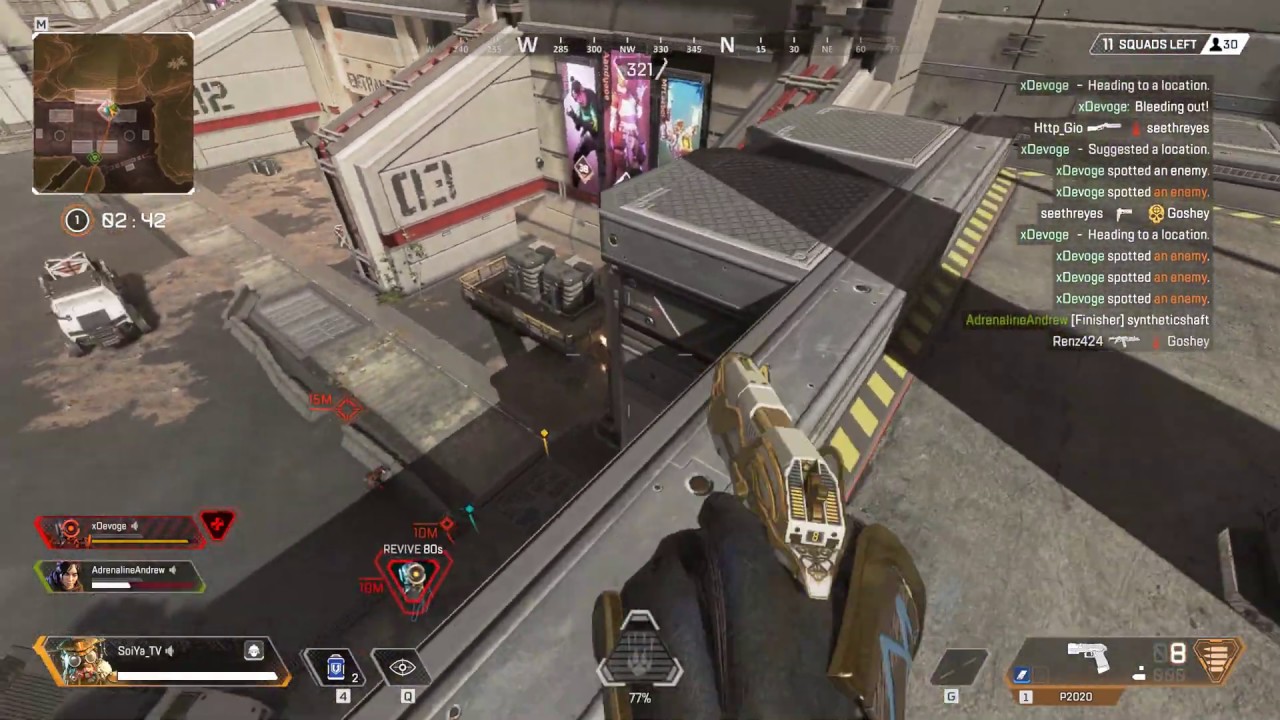Click the N marker on the compass bar

point(727,46)
